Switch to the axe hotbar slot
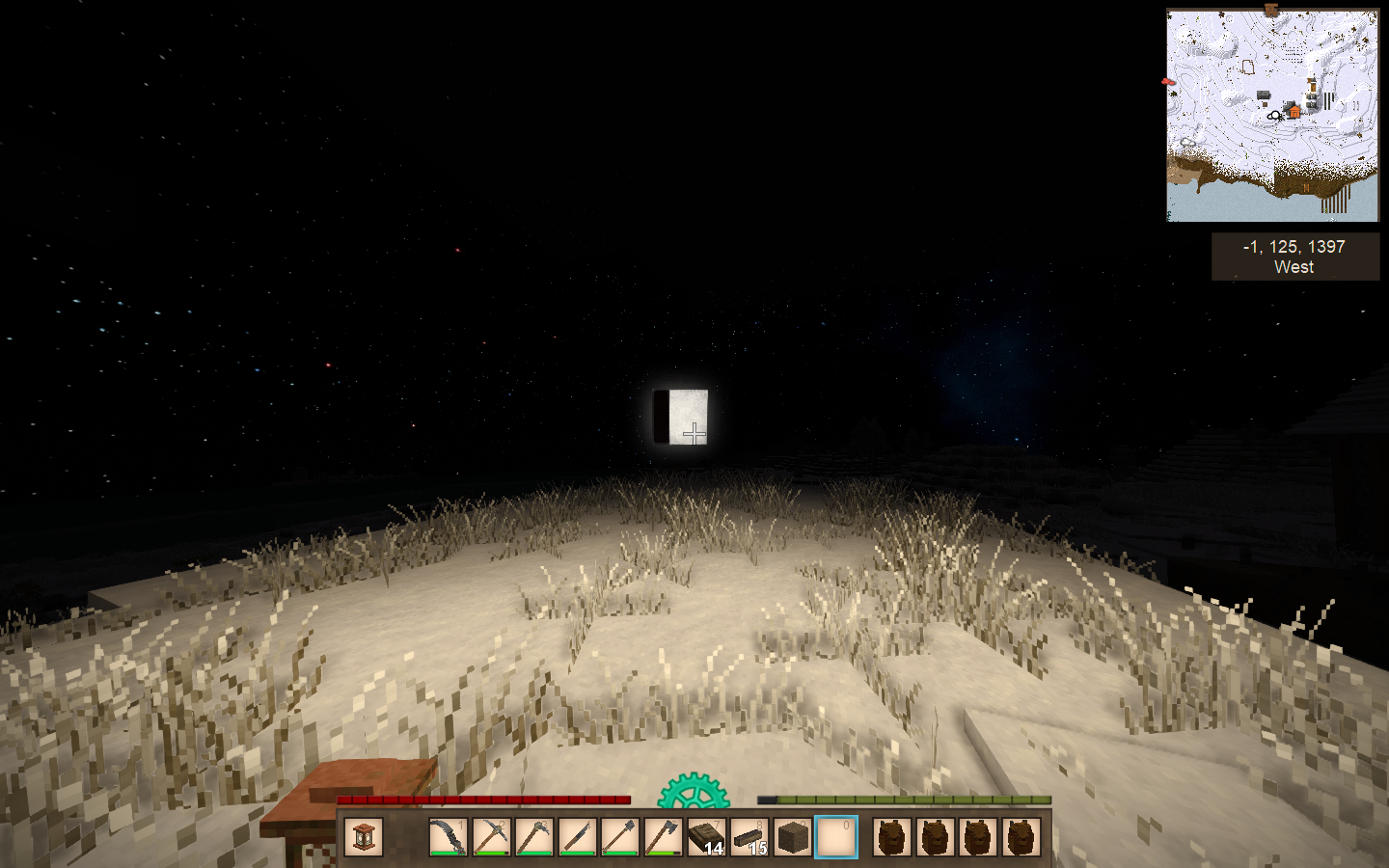 662,837
